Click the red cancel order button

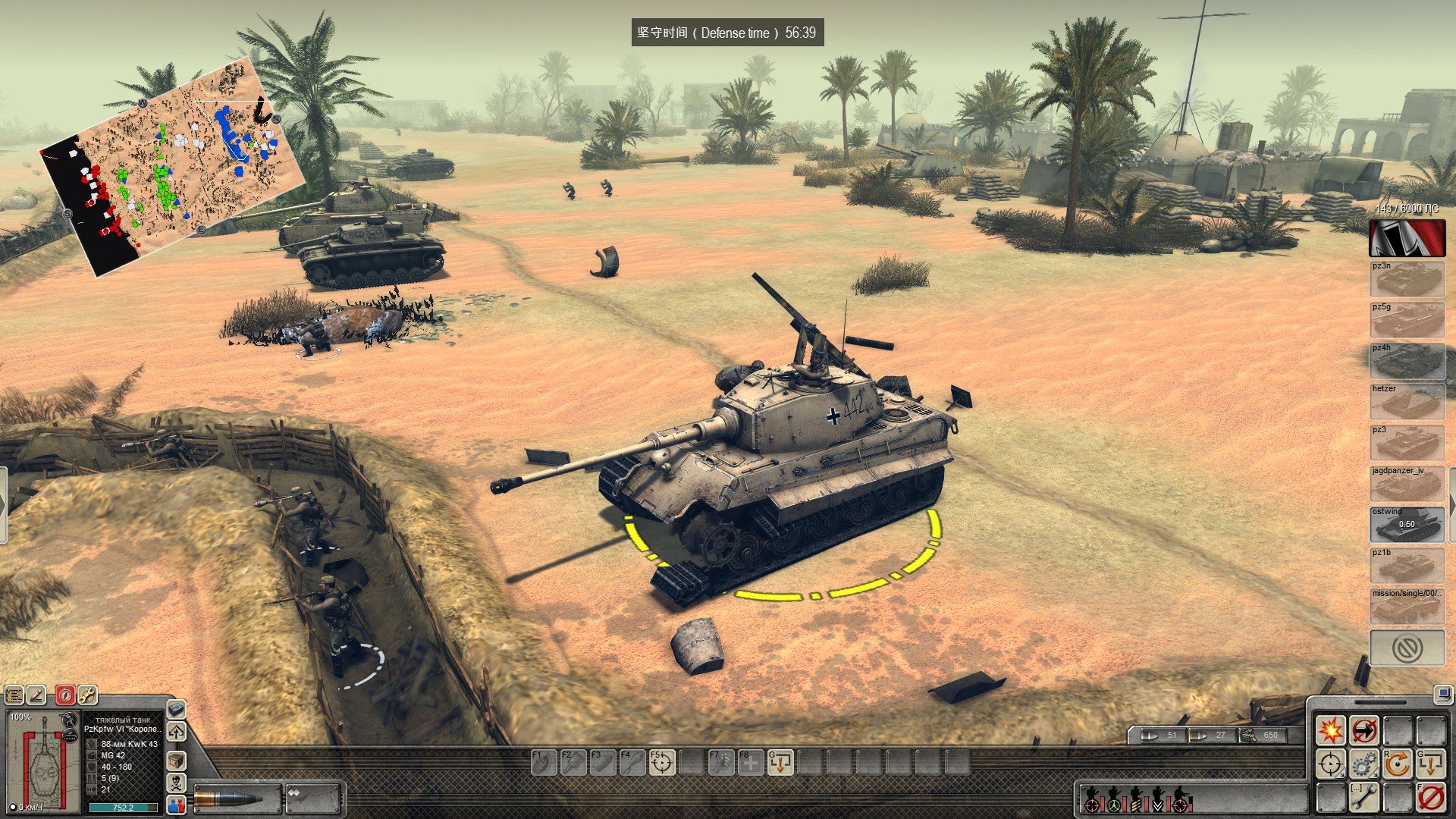coord(1431,798)
